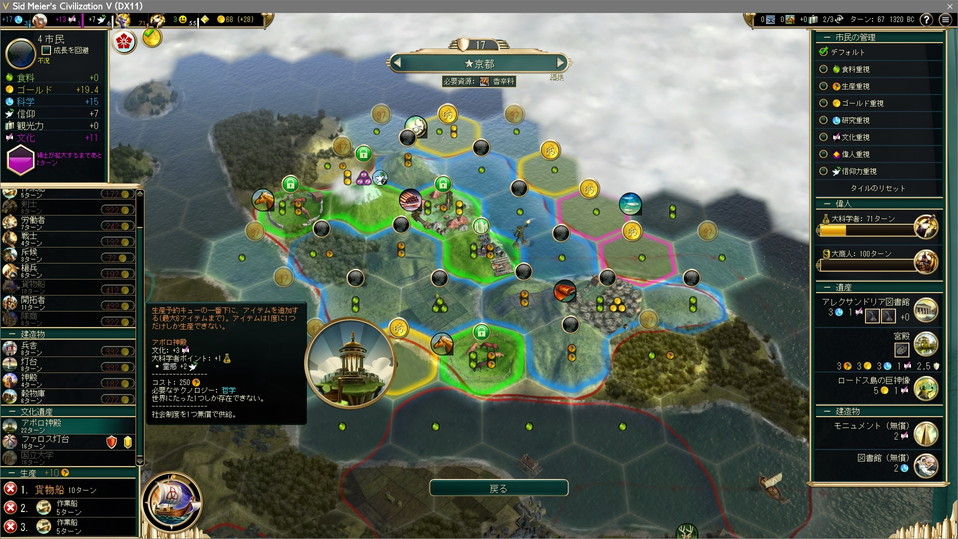
Task: Select the 文化重視 (culture focus) option
Action: [x=823, y=137]
